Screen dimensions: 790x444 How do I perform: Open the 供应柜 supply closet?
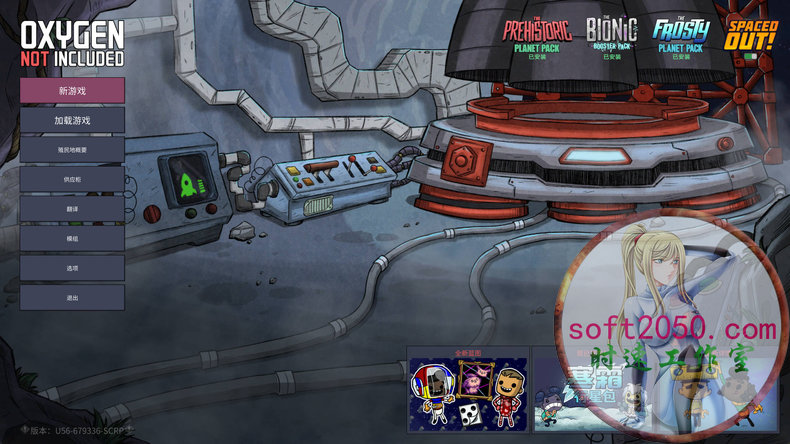(x=72, y=179)
